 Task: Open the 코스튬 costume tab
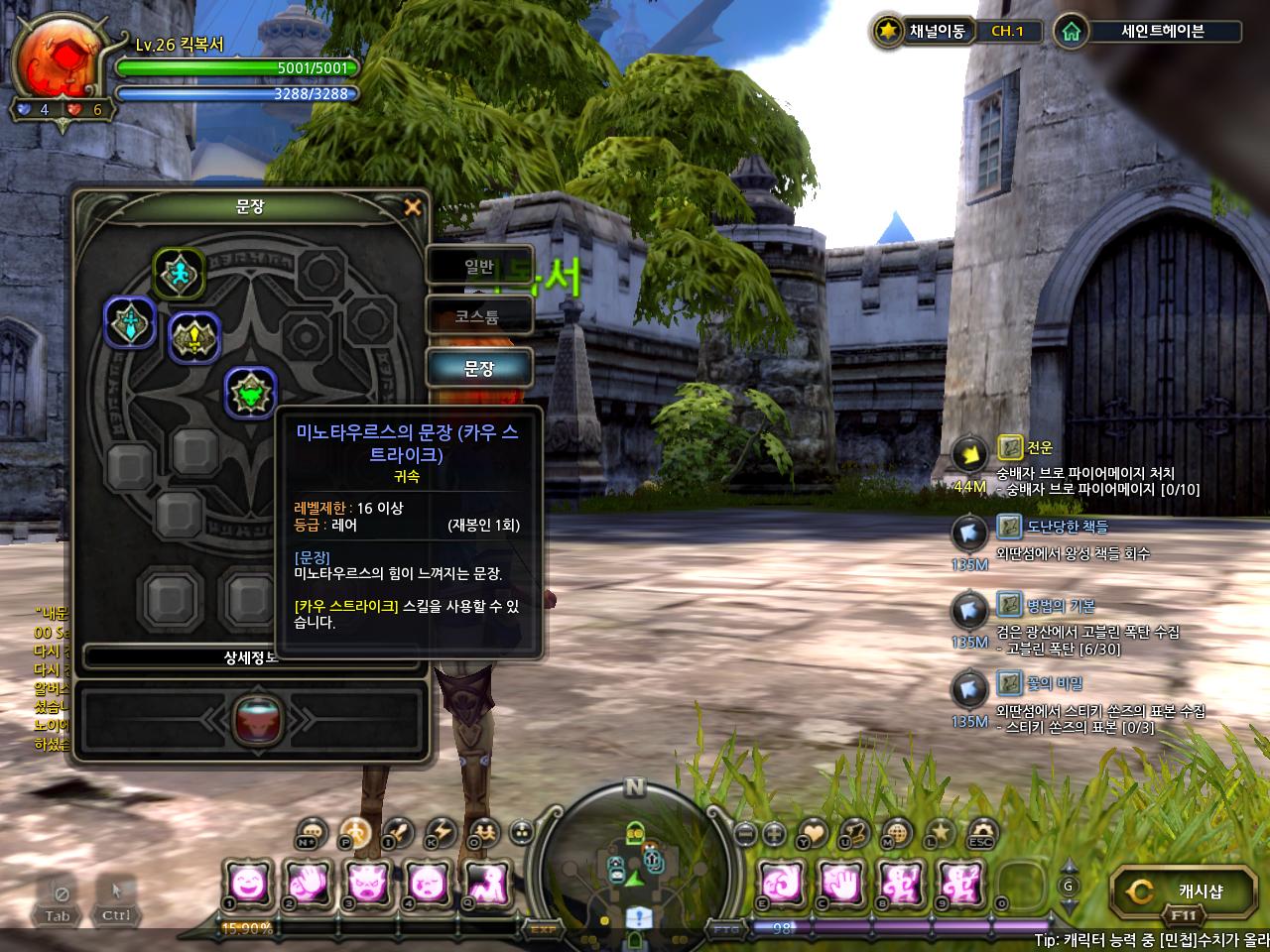(x=479, y=317)
